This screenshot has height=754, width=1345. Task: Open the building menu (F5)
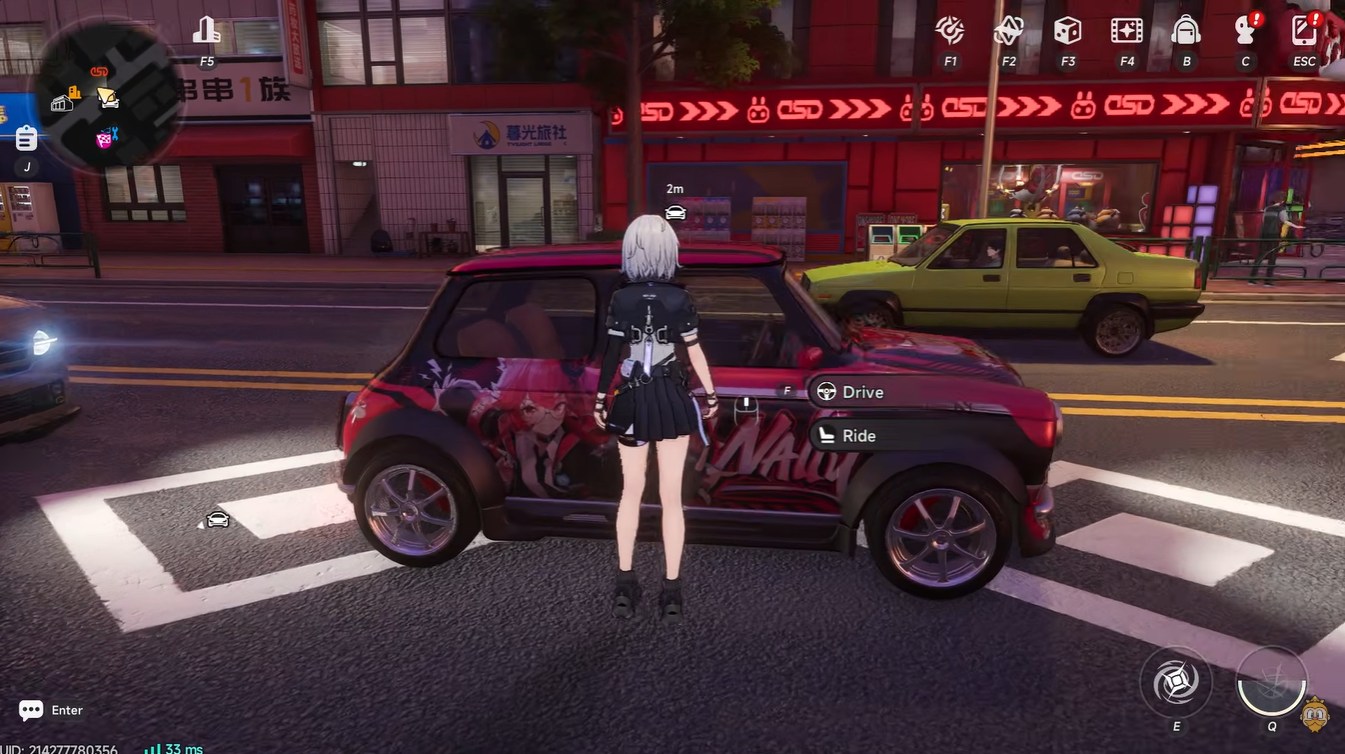click(x=206, y=30)
